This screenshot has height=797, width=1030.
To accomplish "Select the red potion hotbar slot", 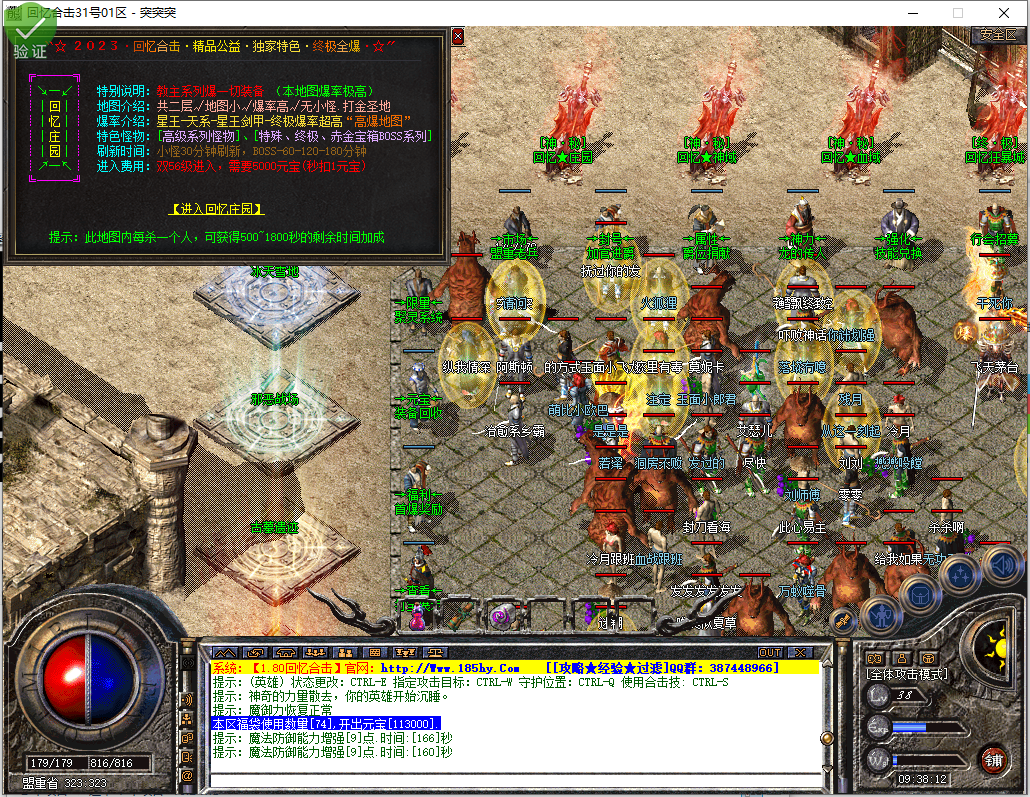I will (419, 616).
